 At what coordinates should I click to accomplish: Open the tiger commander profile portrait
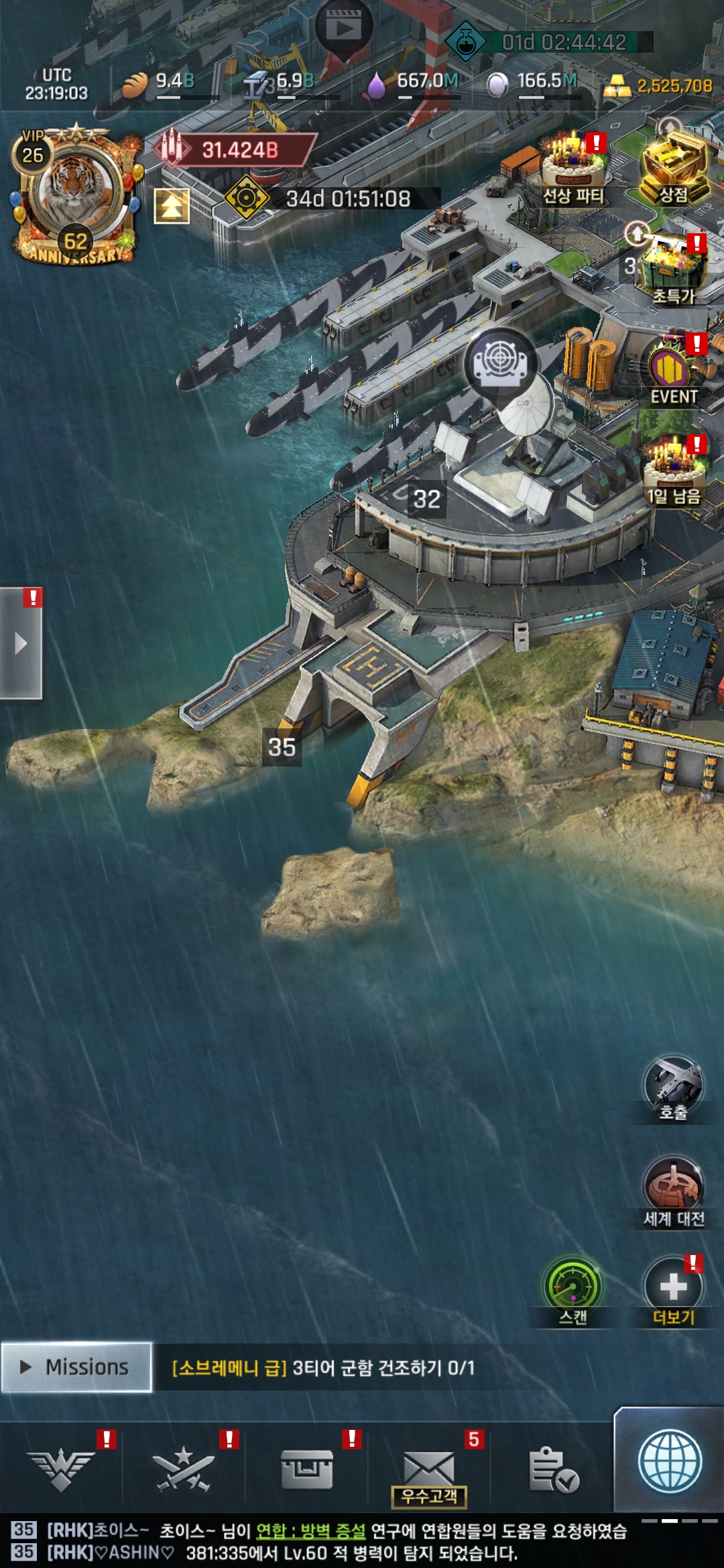(74, 191)
